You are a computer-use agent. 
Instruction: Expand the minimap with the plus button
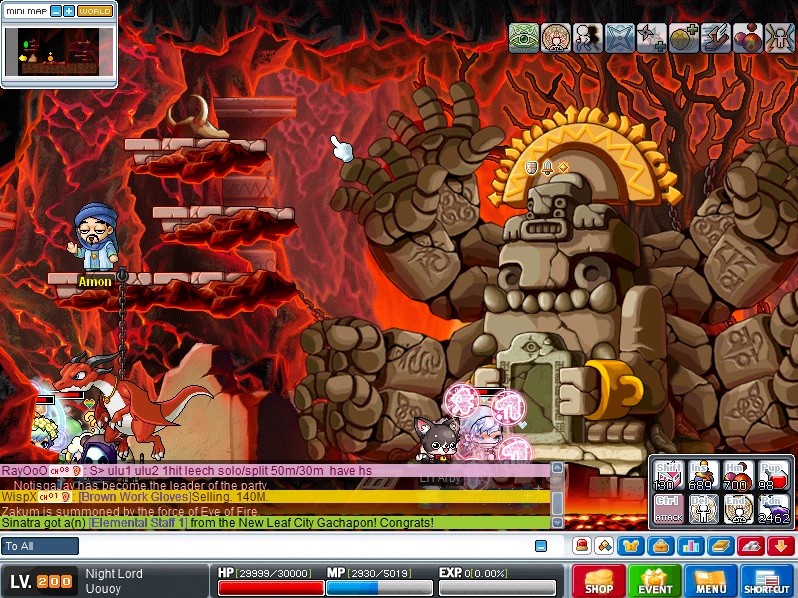click(x=68, y=11)
